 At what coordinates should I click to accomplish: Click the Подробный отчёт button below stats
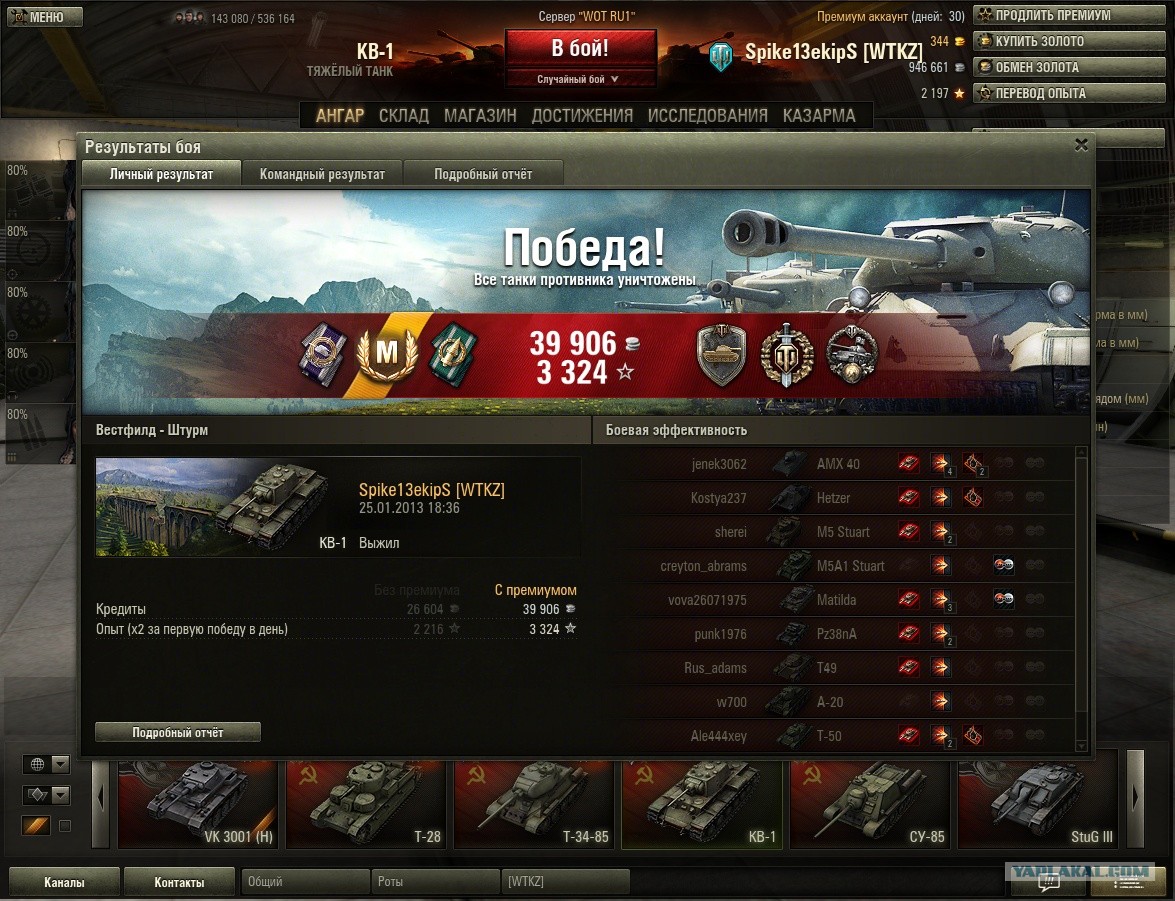pos(178,733)
